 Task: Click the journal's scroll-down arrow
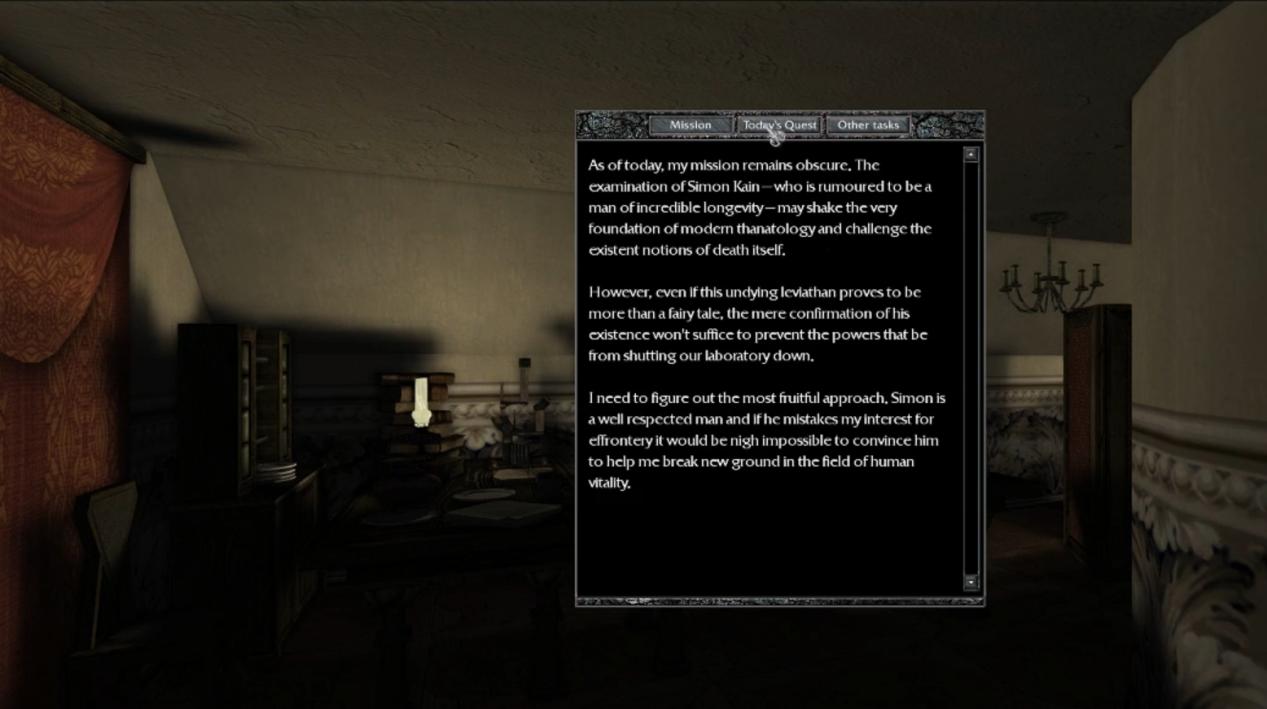coord(970,582)
